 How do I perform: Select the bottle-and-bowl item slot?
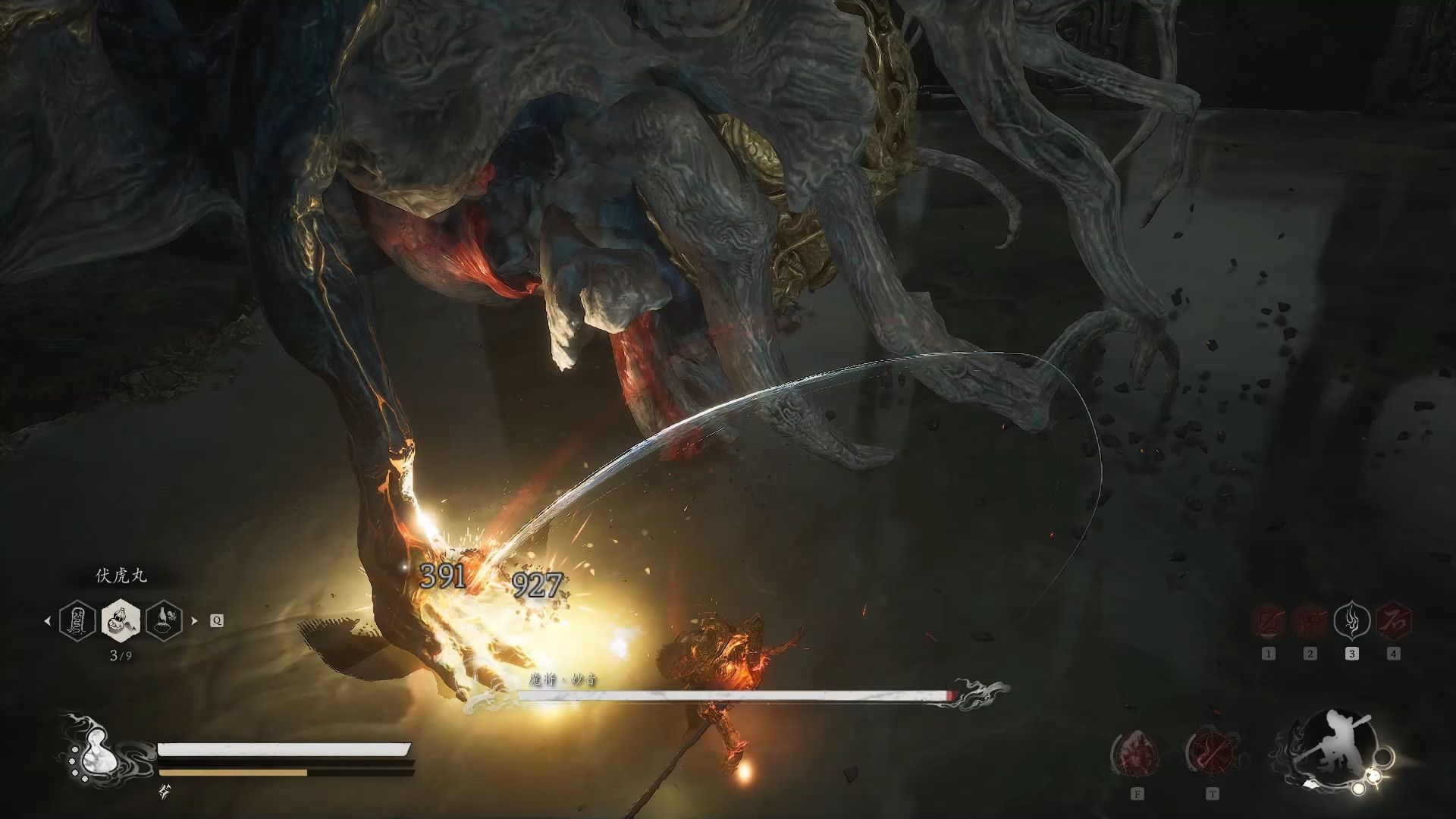[x=164, y=620]
